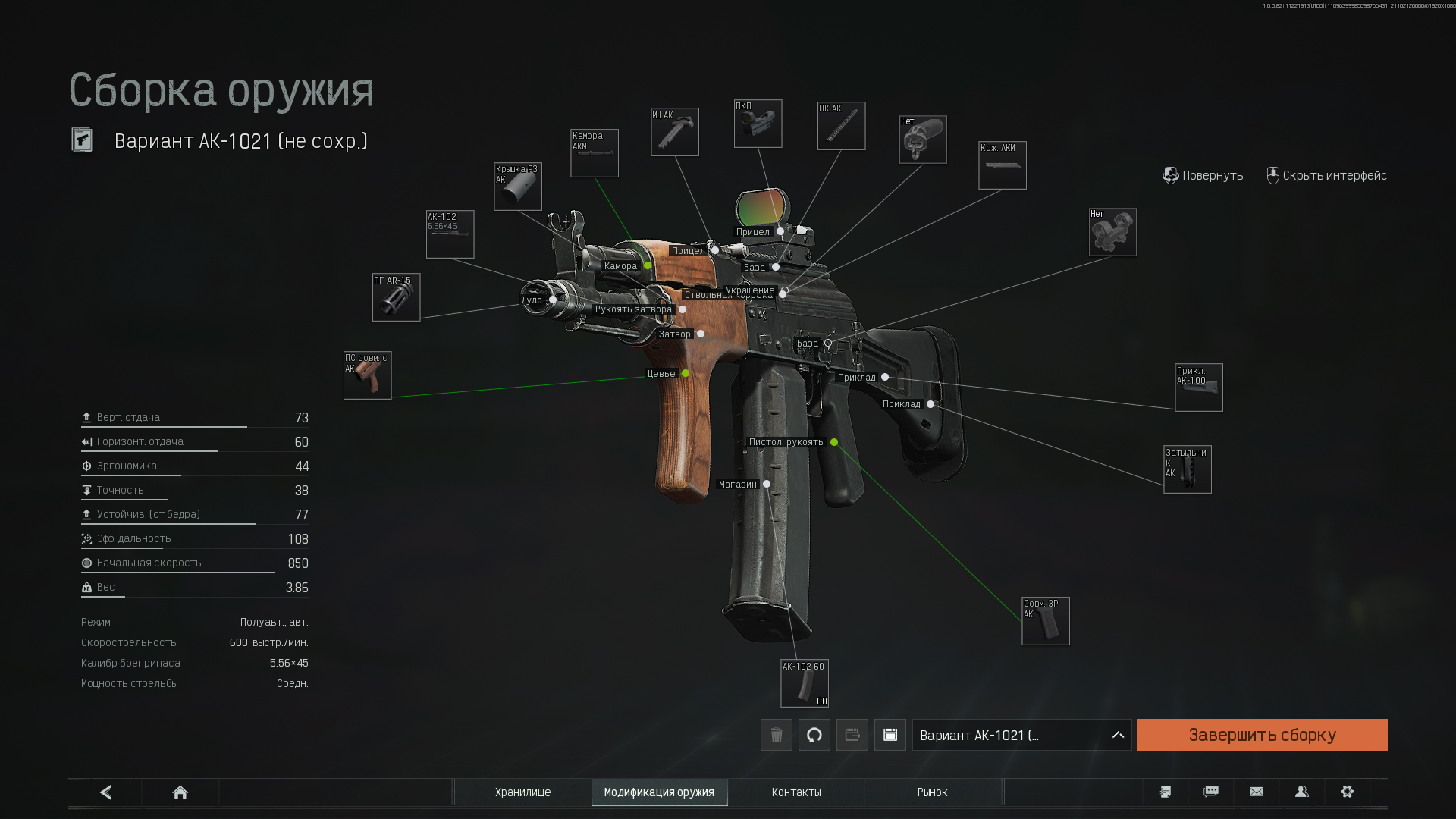The image size is (1456, 819).
Task: Choose the Кож. АКМ receiver cover slot
Action: [x=1002, y=165]
